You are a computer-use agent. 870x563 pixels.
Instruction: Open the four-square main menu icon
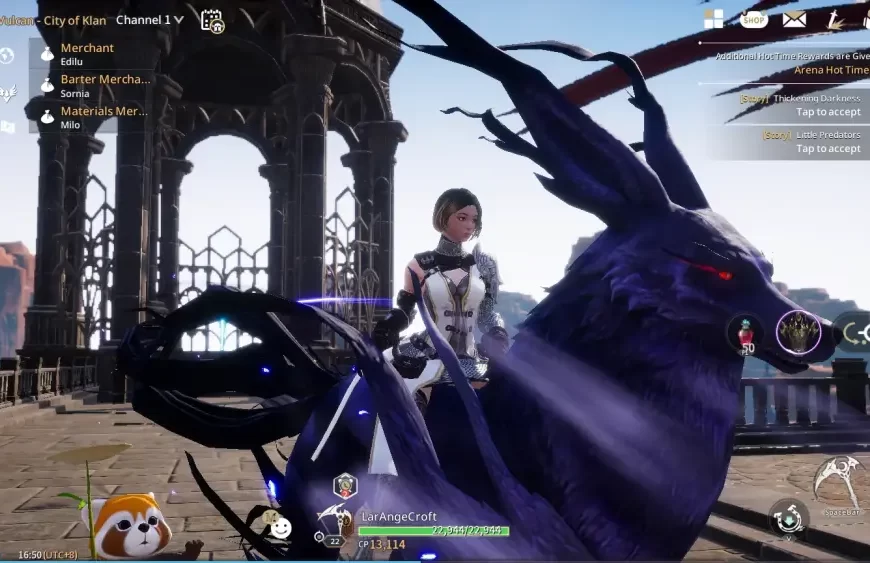click(x=713, y=19)
